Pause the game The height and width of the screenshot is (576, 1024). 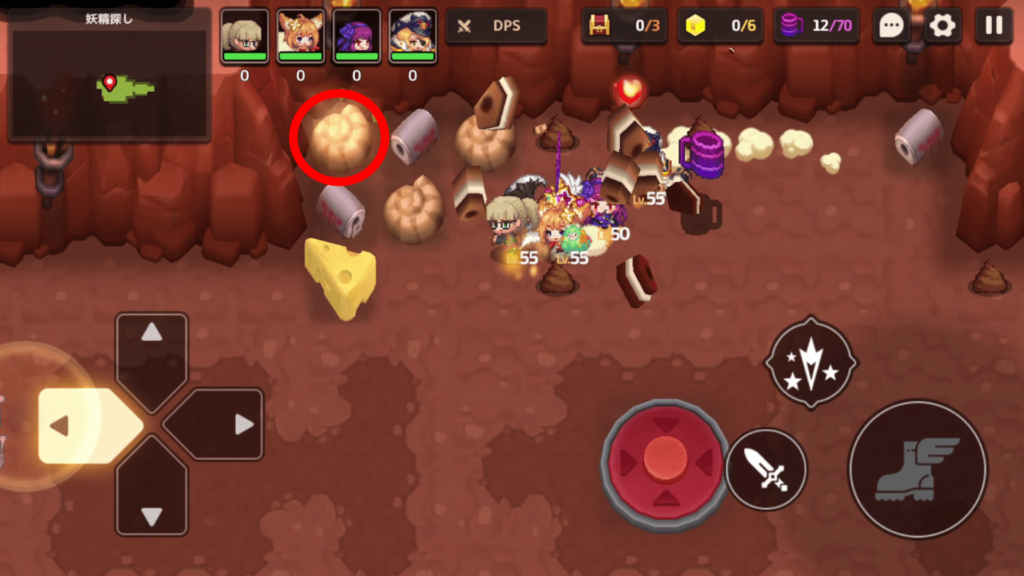[x=993, y=26]
